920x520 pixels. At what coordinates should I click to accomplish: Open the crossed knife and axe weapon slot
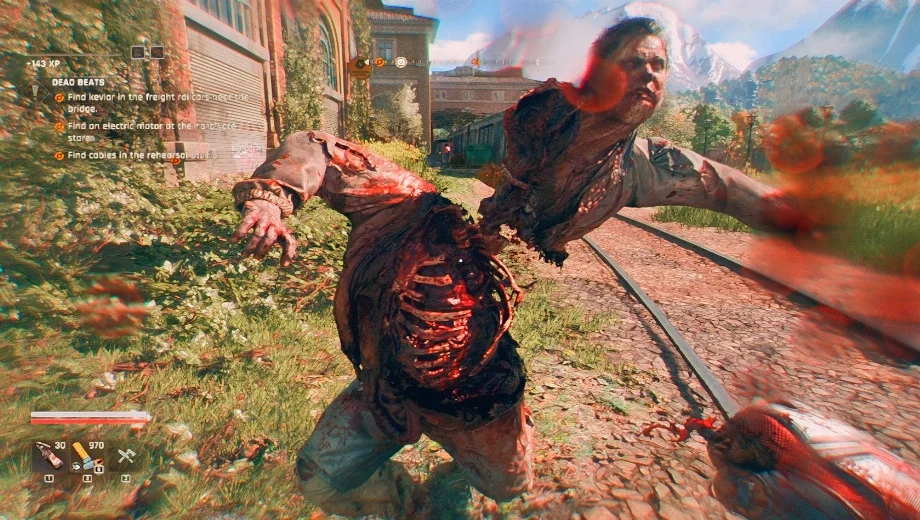tap(126, 457)
